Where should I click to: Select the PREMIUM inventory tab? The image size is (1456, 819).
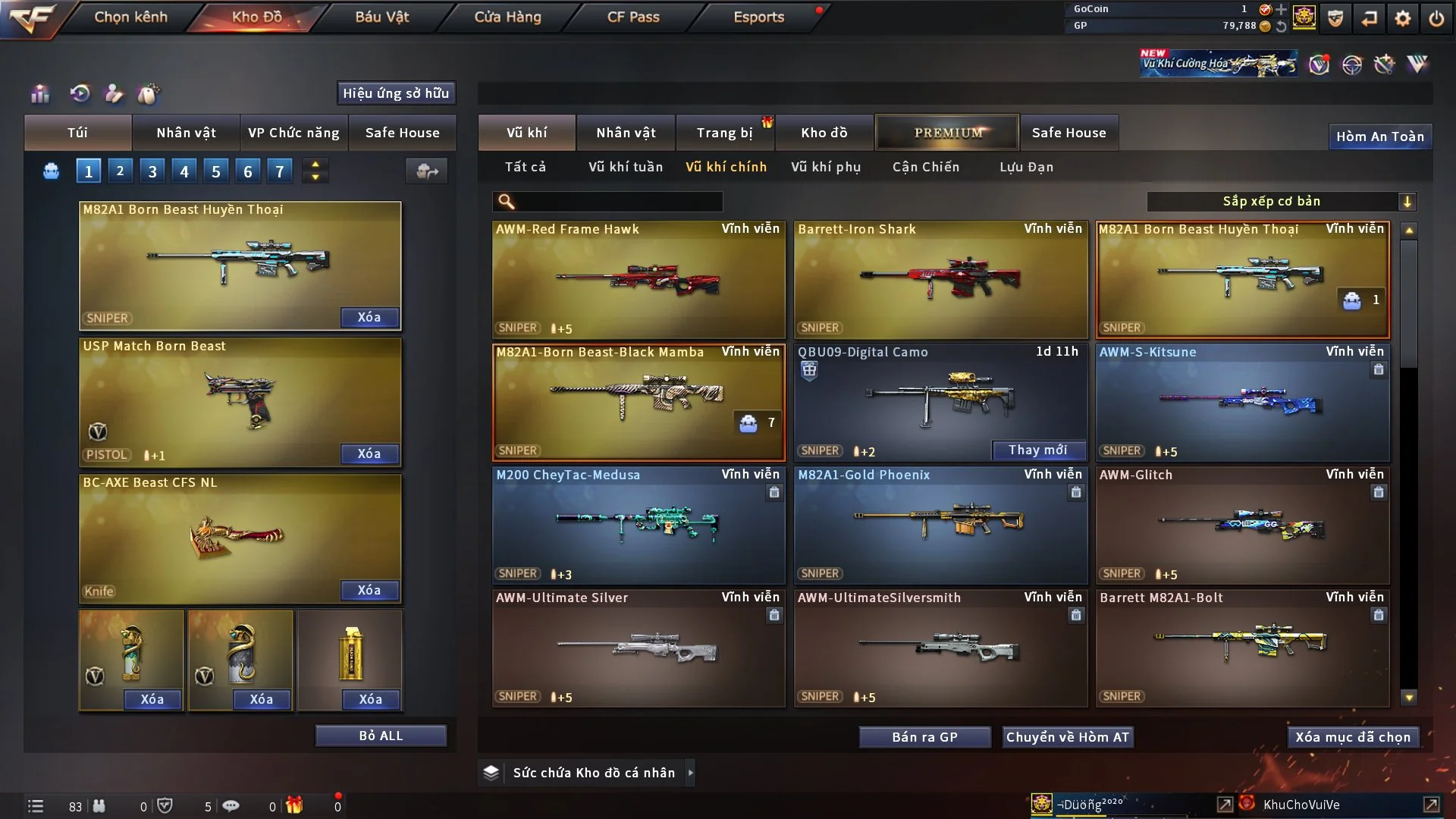click(x=948, y=133)
